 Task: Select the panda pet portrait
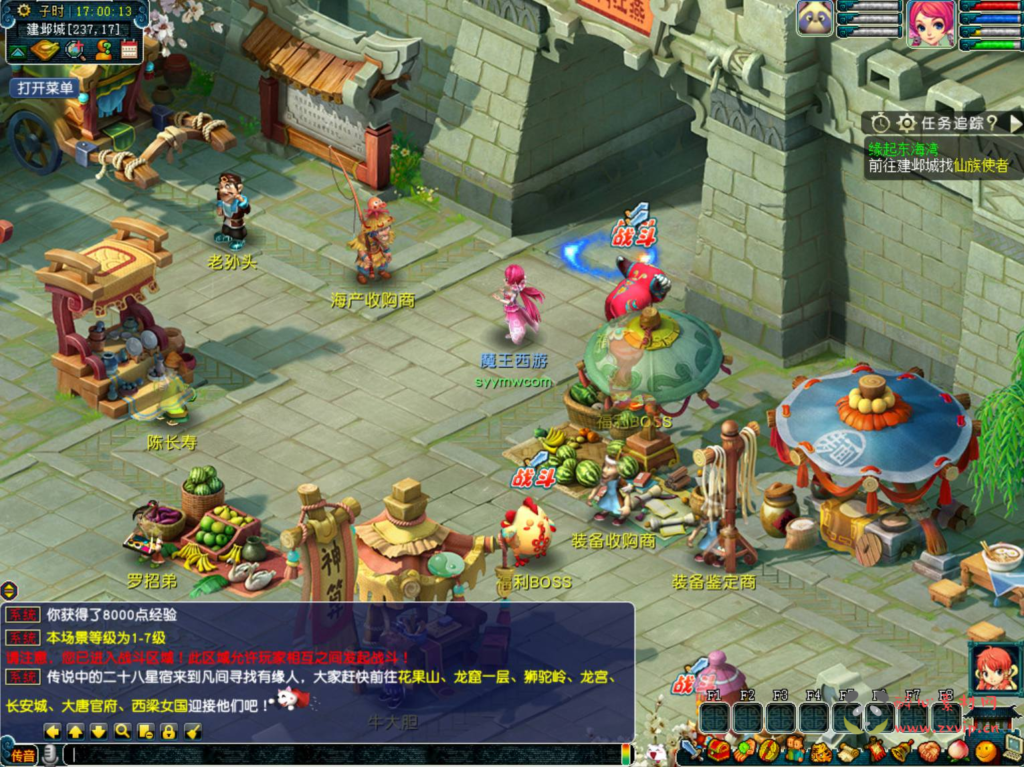[815, 18]
